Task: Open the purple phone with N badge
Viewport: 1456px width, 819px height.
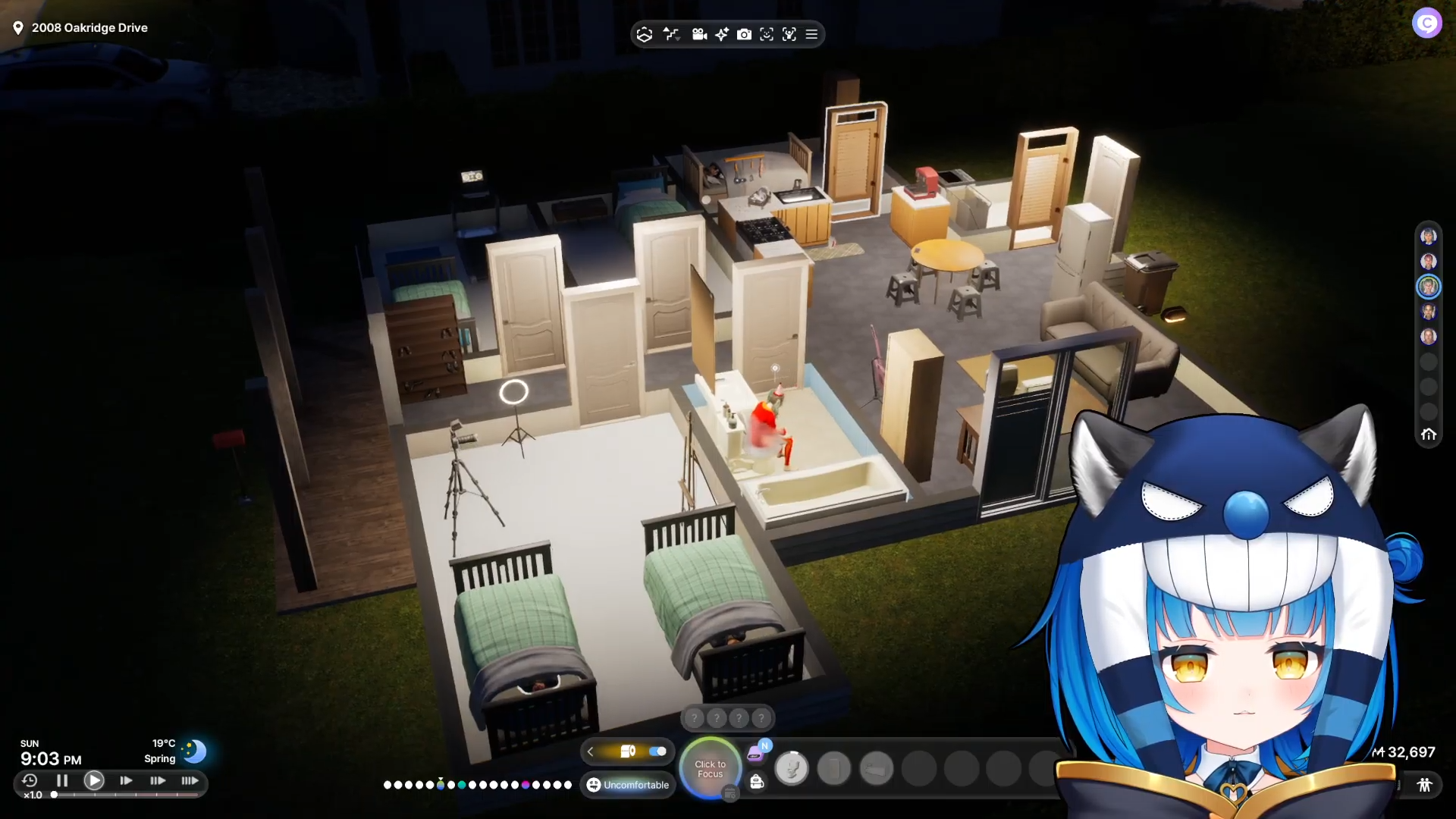Action: [x=755, y=754]
